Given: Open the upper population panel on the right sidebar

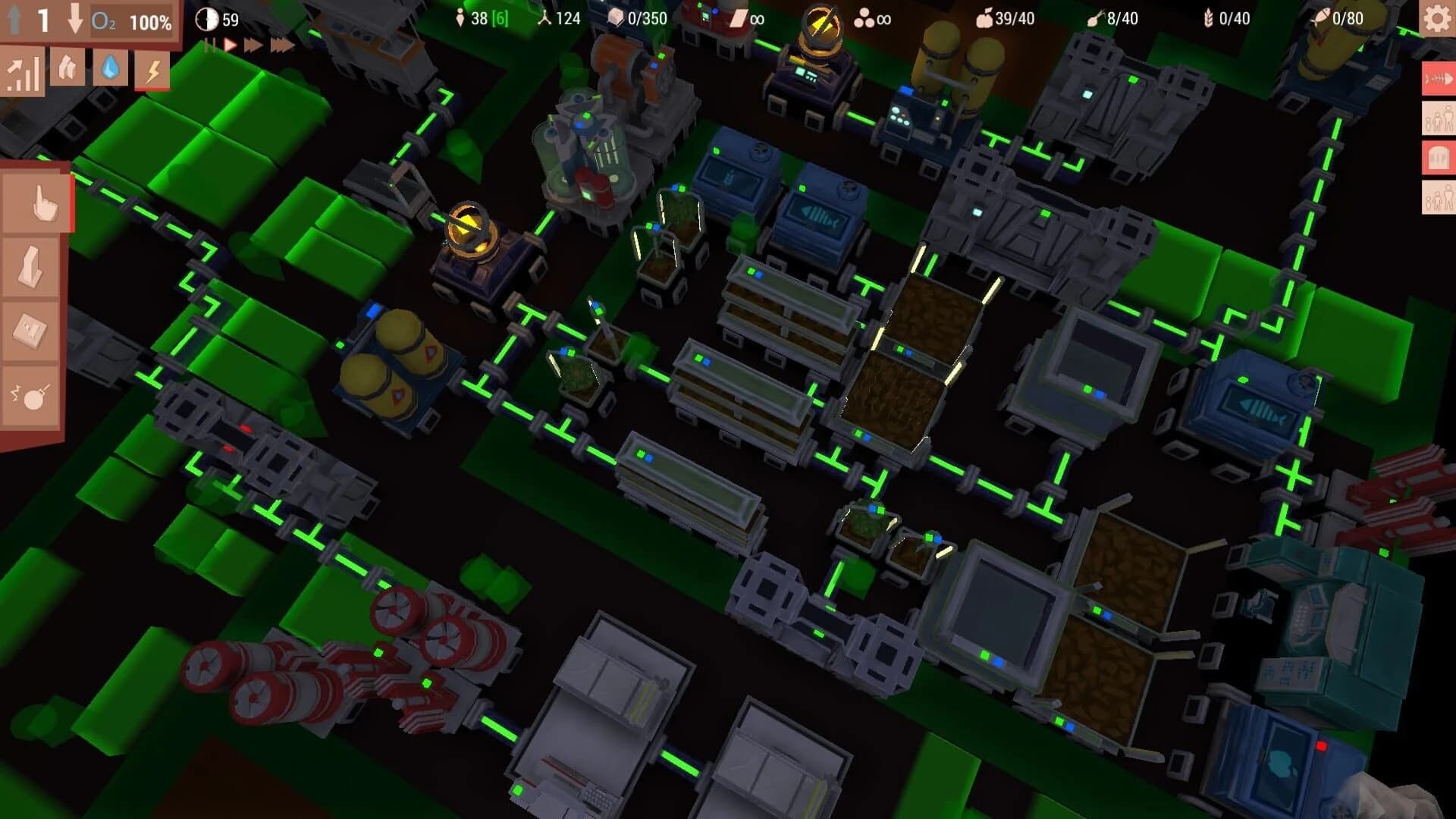Looking at the screenshot, I should [x=1439, y=119].
